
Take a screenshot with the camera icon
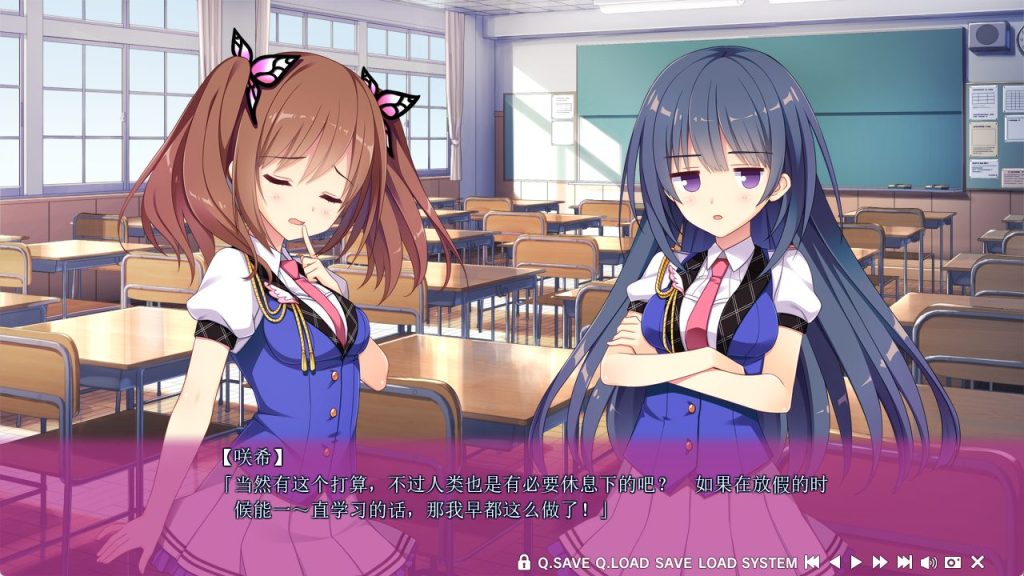coord(953,563)
